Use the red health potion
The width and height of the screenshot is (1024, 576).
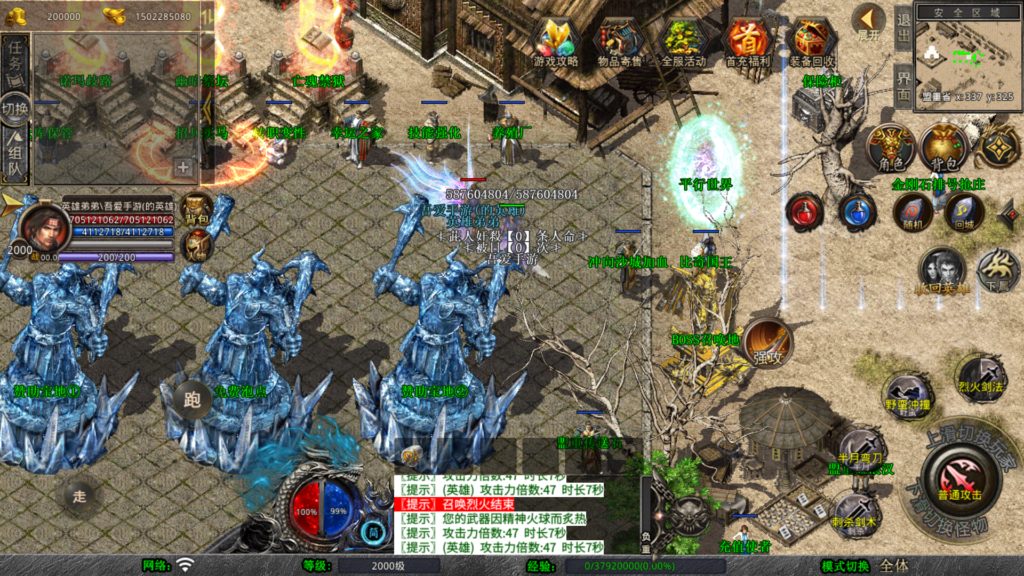pos(805,211)
